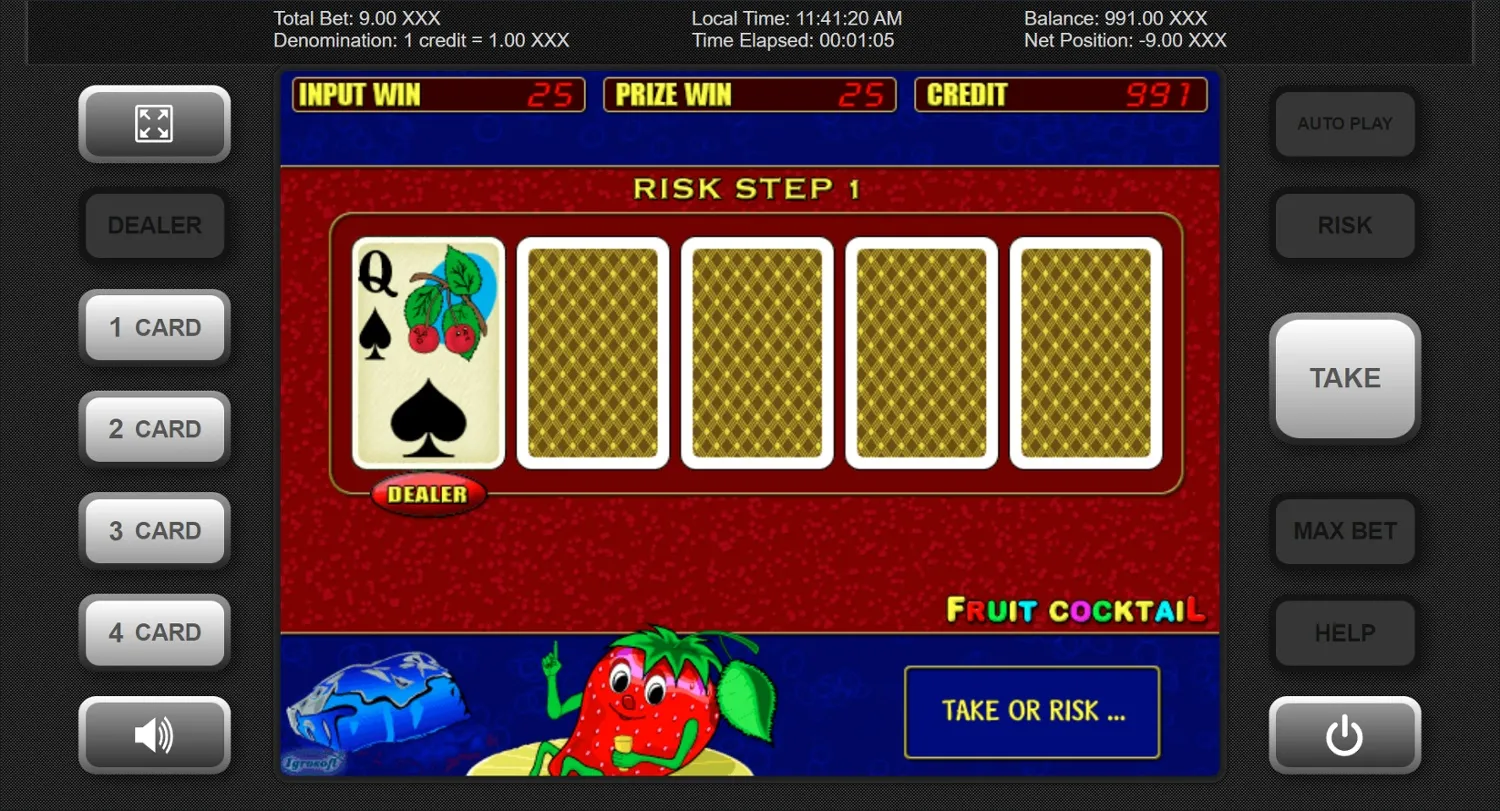This screenshot has height=811, width=1500.
Task: Select the dealer's Queen of Spades card
Action: click(x=428, y=352)
